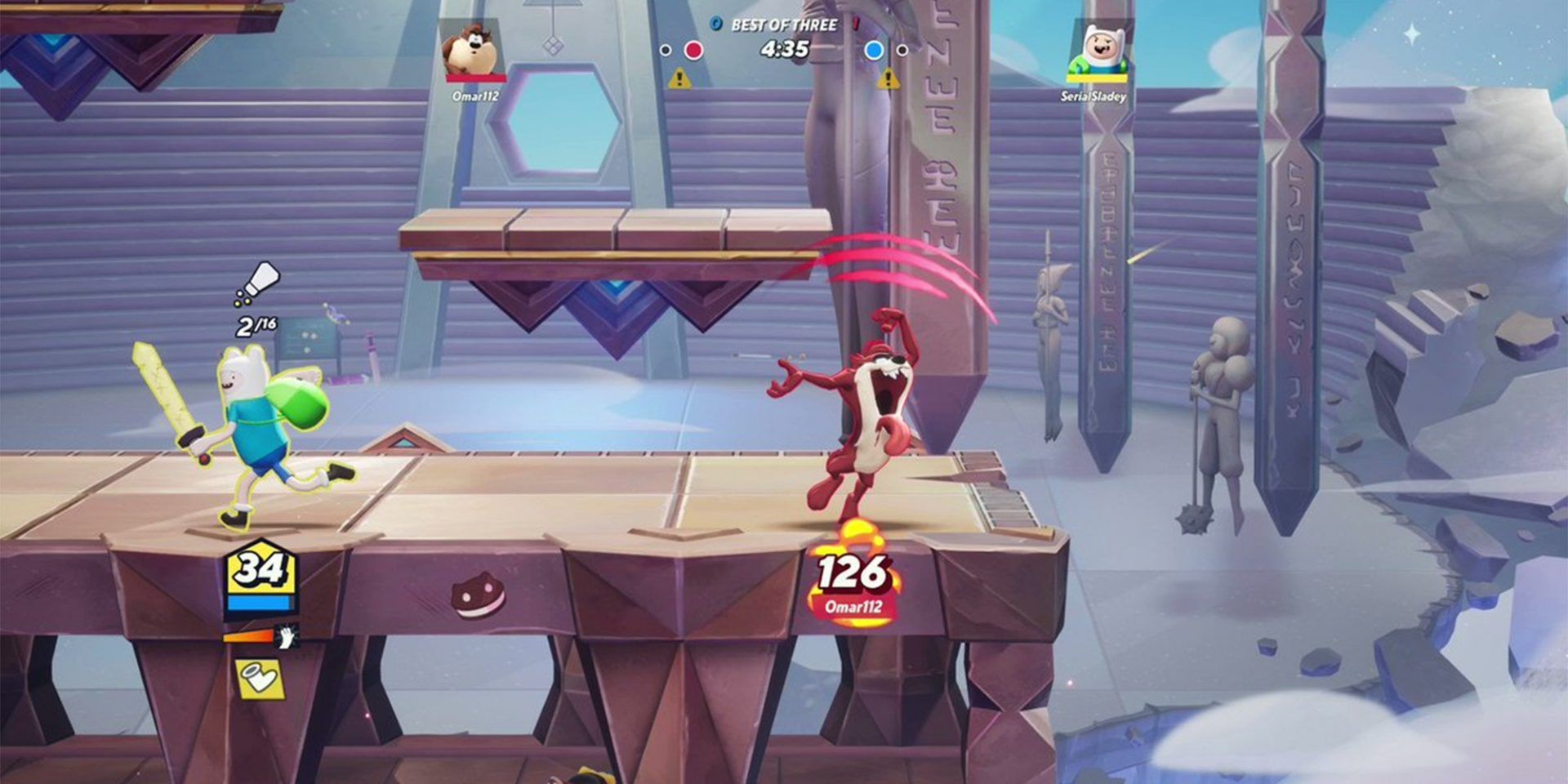The width and height of the screenshot is (1568, 784).
Task: Click the 2/16 ammo counter text
Action: (x=256, y=327)
